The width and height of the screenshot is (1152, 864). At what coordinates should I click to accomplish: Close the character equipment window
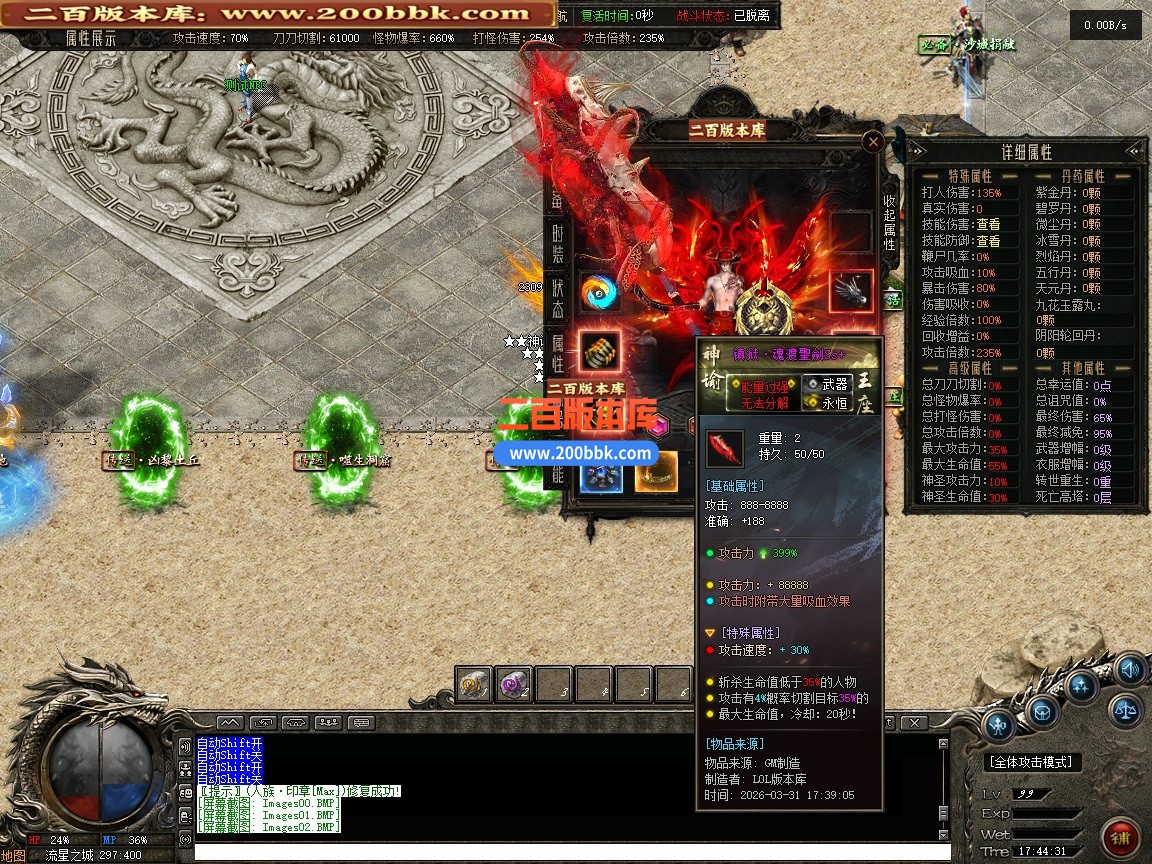(x=873, y=142)
